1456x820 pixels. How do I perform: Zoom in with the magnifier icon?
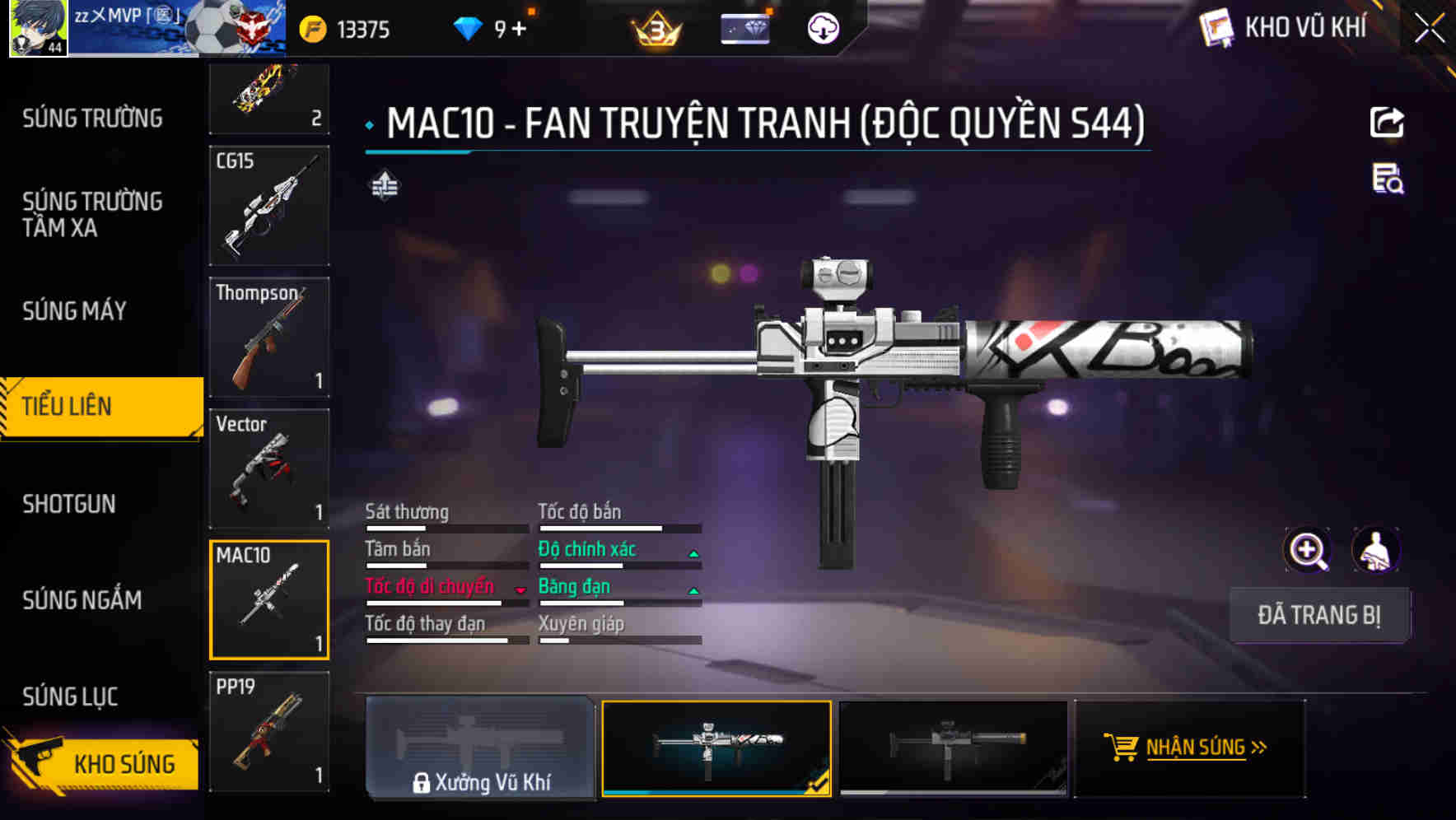pos(1307,551)
